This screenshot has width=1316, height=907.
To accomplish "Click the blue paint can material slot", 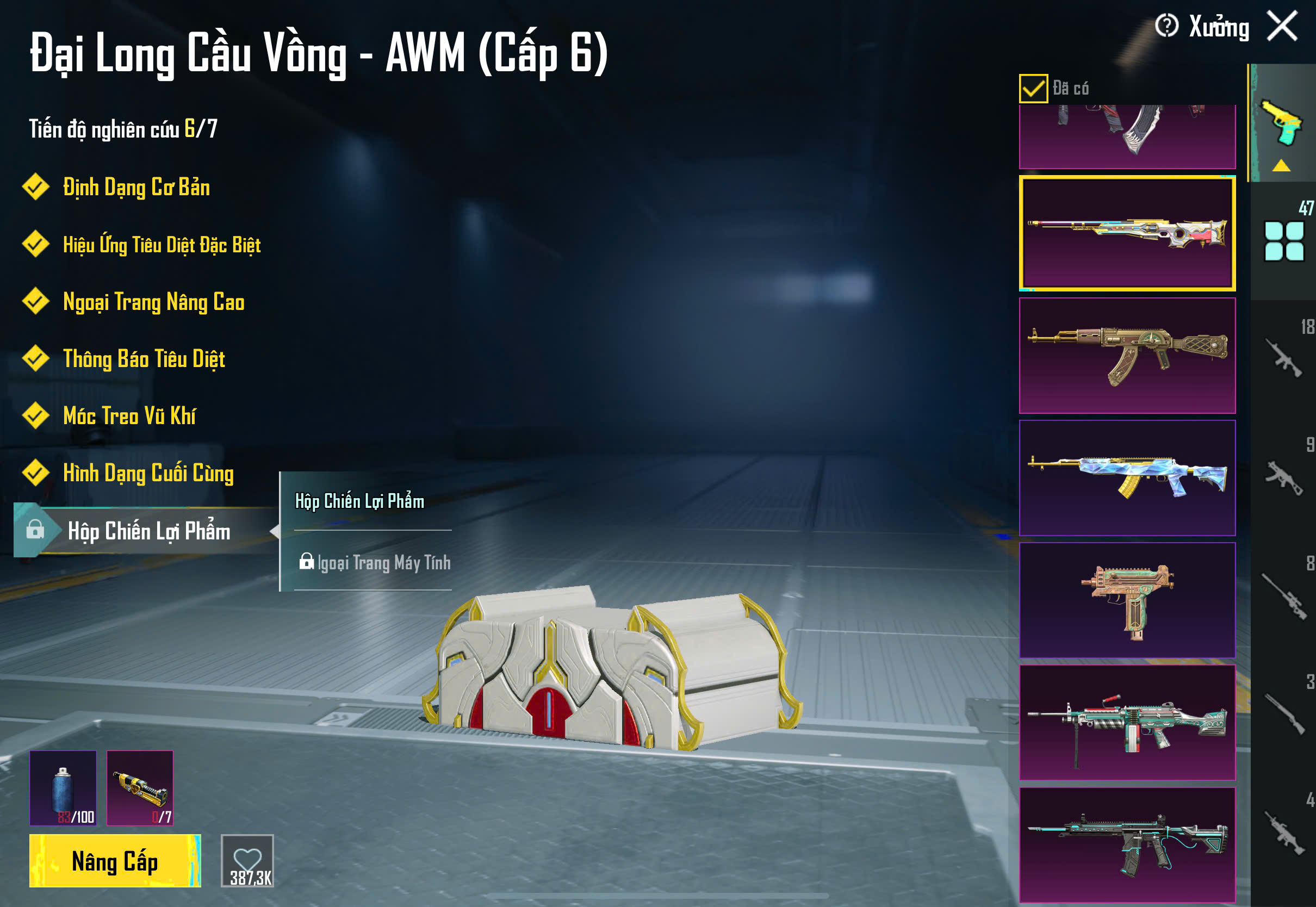I will (x=63, y=788).
